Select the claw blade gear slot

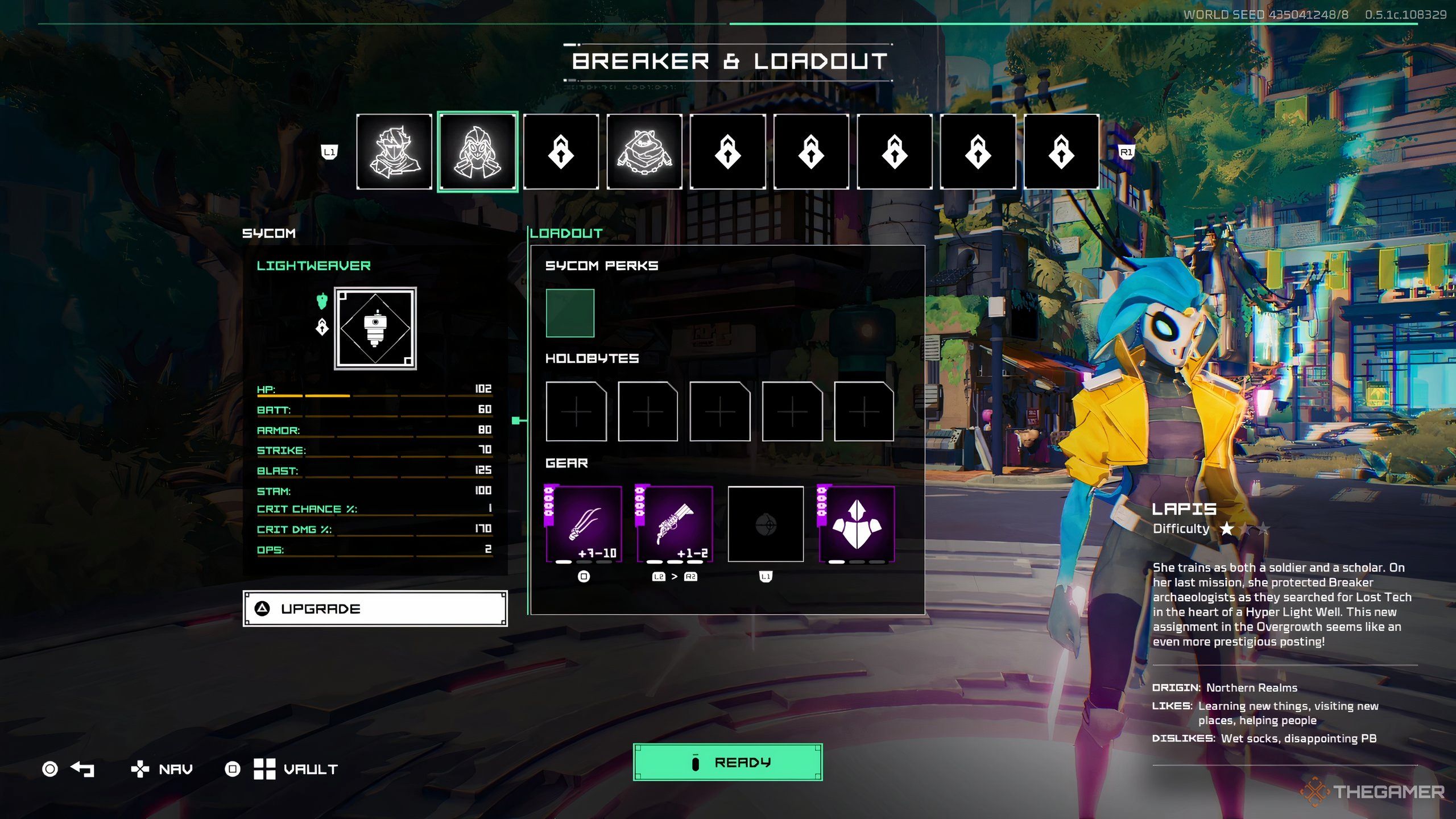coord(584,524)
